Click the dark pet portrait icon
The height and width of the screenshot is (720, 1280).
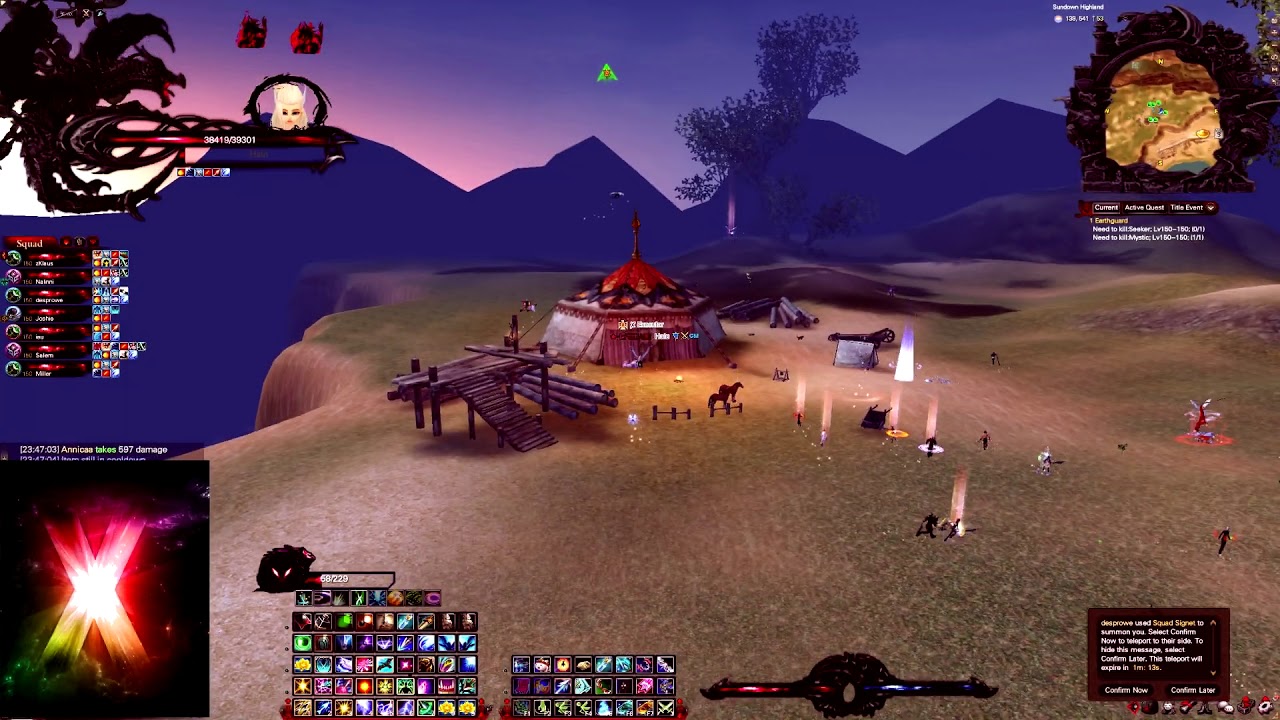pos(283,570)
